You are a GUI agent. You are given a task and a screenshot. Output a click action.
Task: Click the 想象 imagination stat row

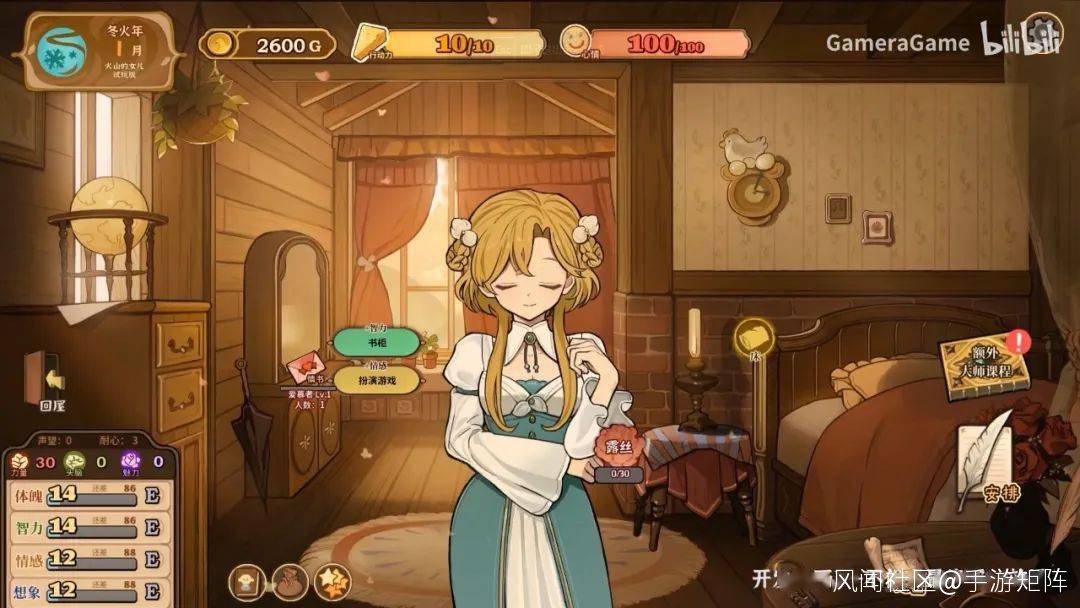(x=88, y=590)
